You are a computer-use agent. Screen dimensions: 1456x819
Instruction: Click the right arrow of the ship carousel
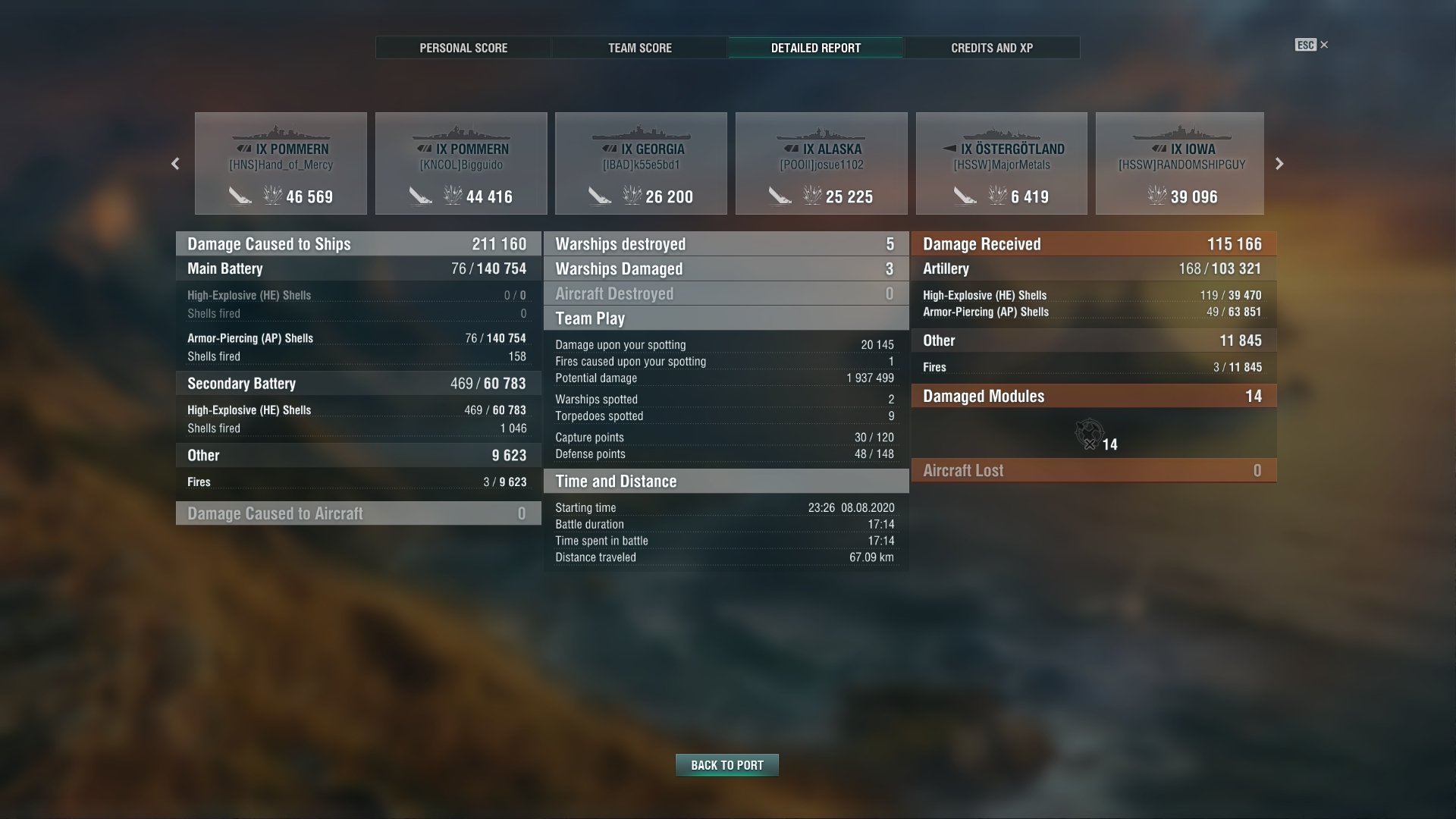click(1279, 164)
